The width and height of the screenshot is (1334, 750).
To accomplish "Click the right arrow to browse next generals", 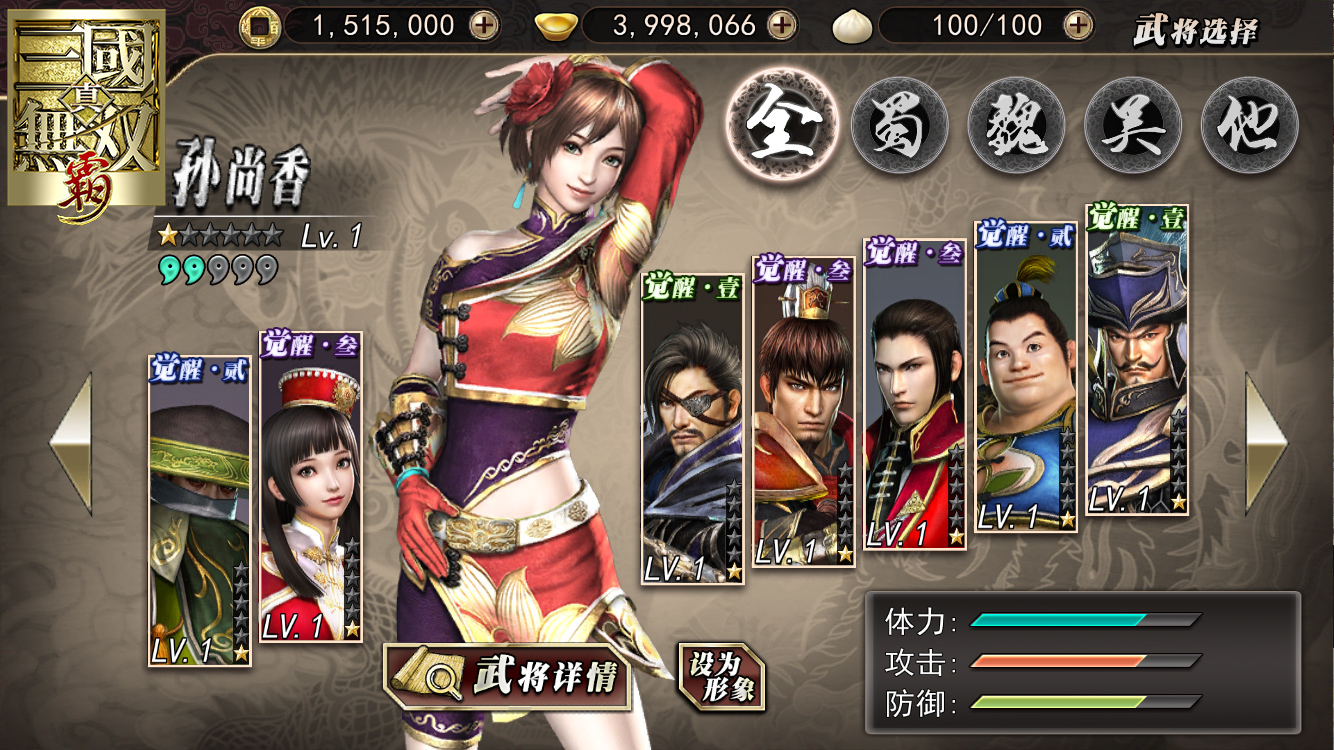I will (1265, 443).
